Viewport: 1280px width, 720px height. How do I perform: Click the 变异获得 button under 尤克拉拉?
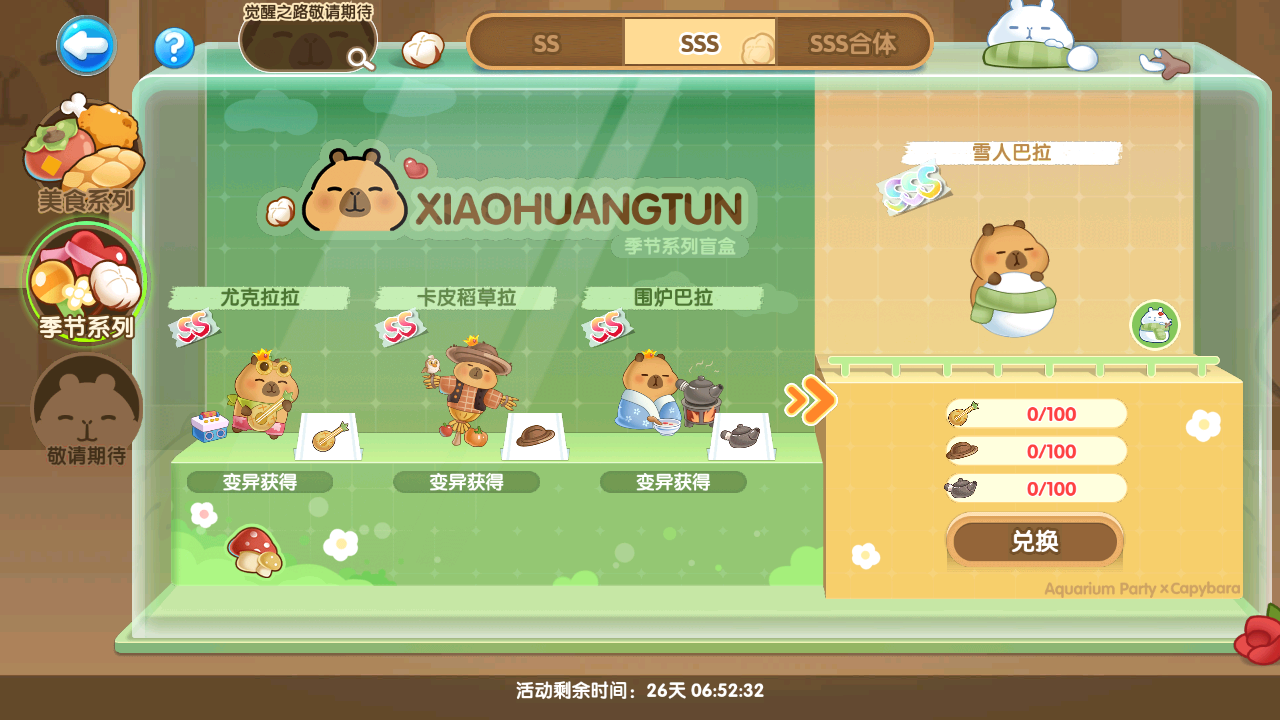click(259, 481)
